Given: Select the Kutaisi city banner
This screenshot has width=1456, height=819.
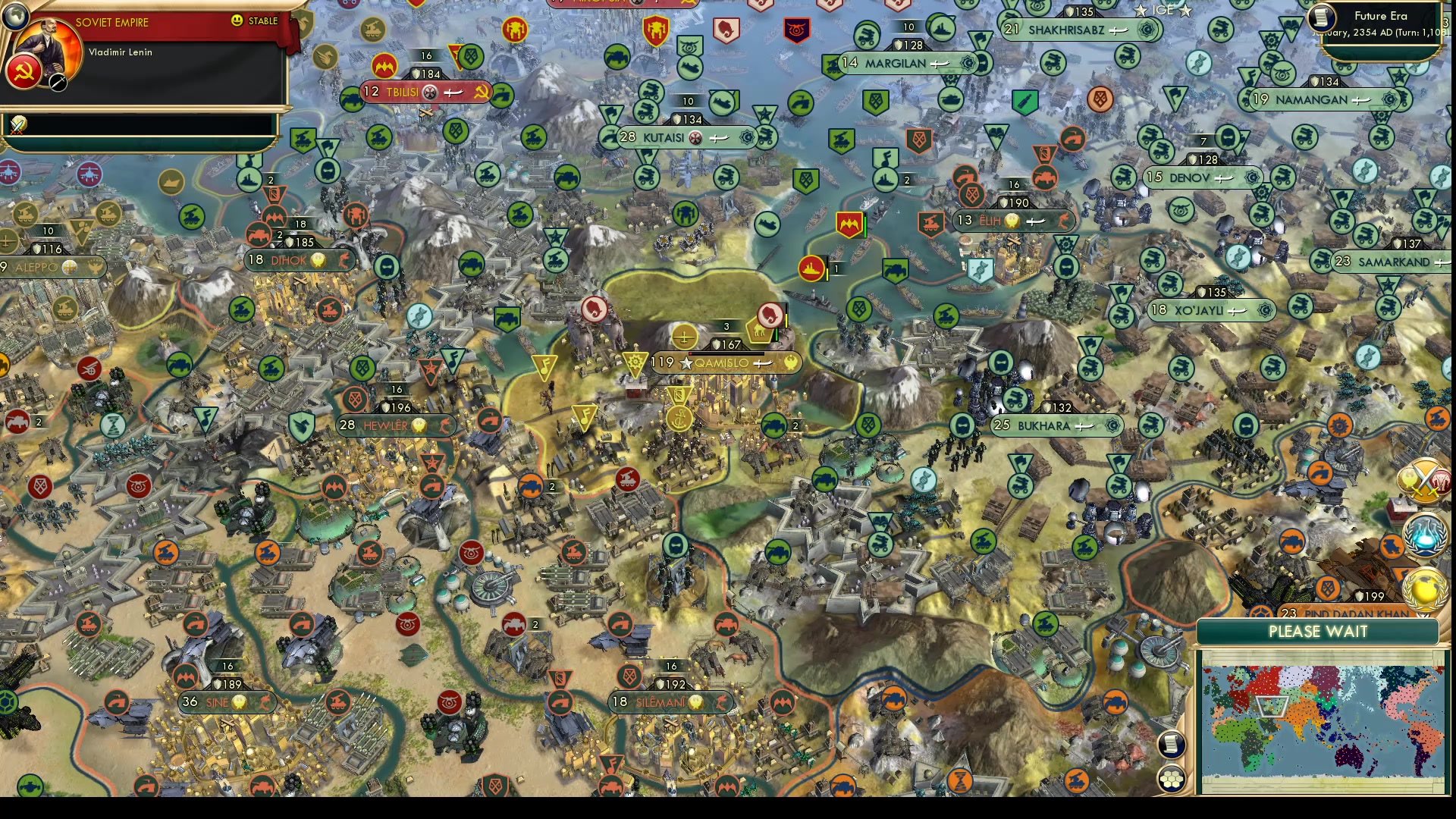Looking at the screenshot, I should click(x=686, y=138).
